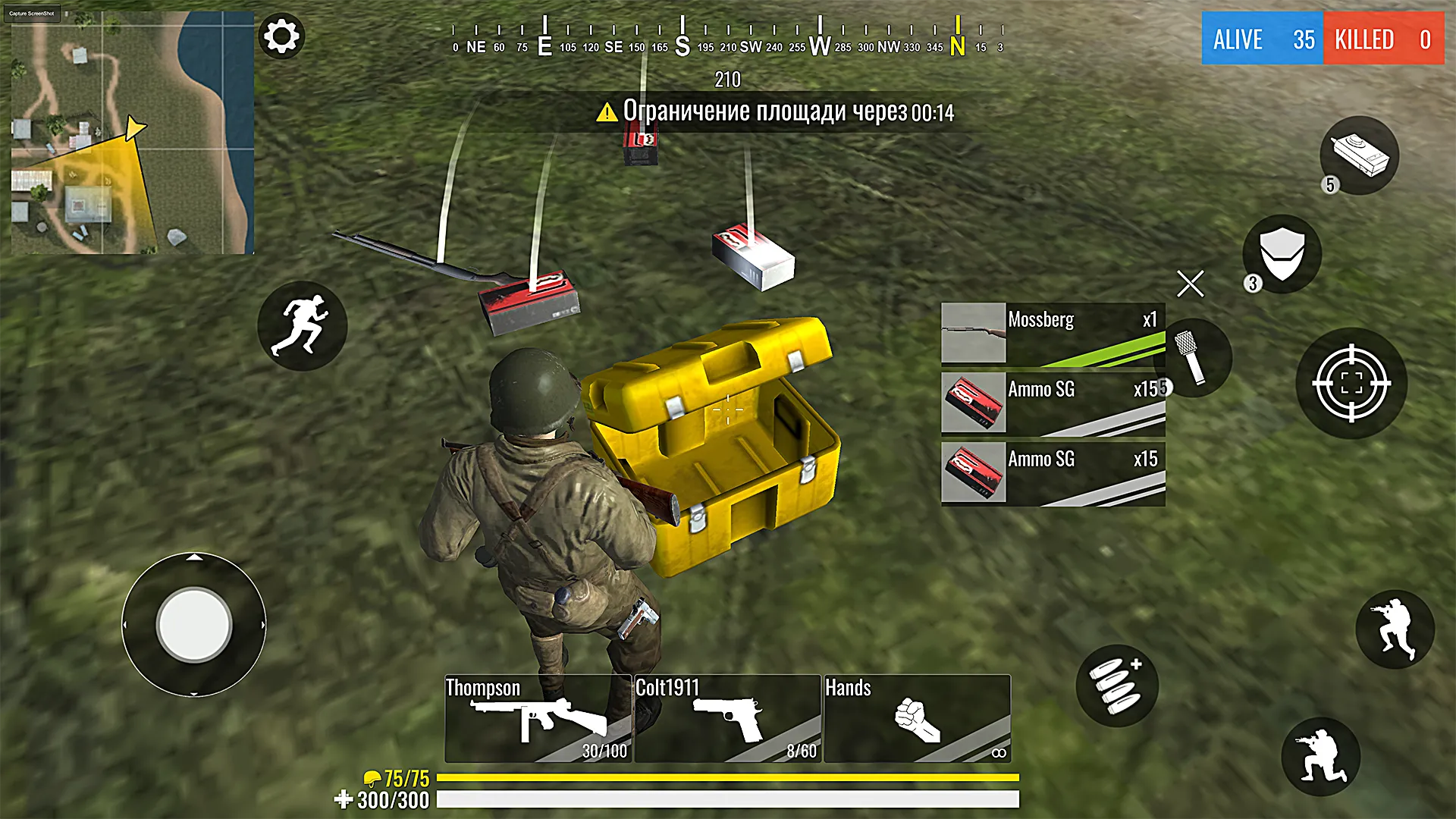Switch to the Colt1911 pistol slot
The image size is (1456, 819).
click(x=727, y=718)
